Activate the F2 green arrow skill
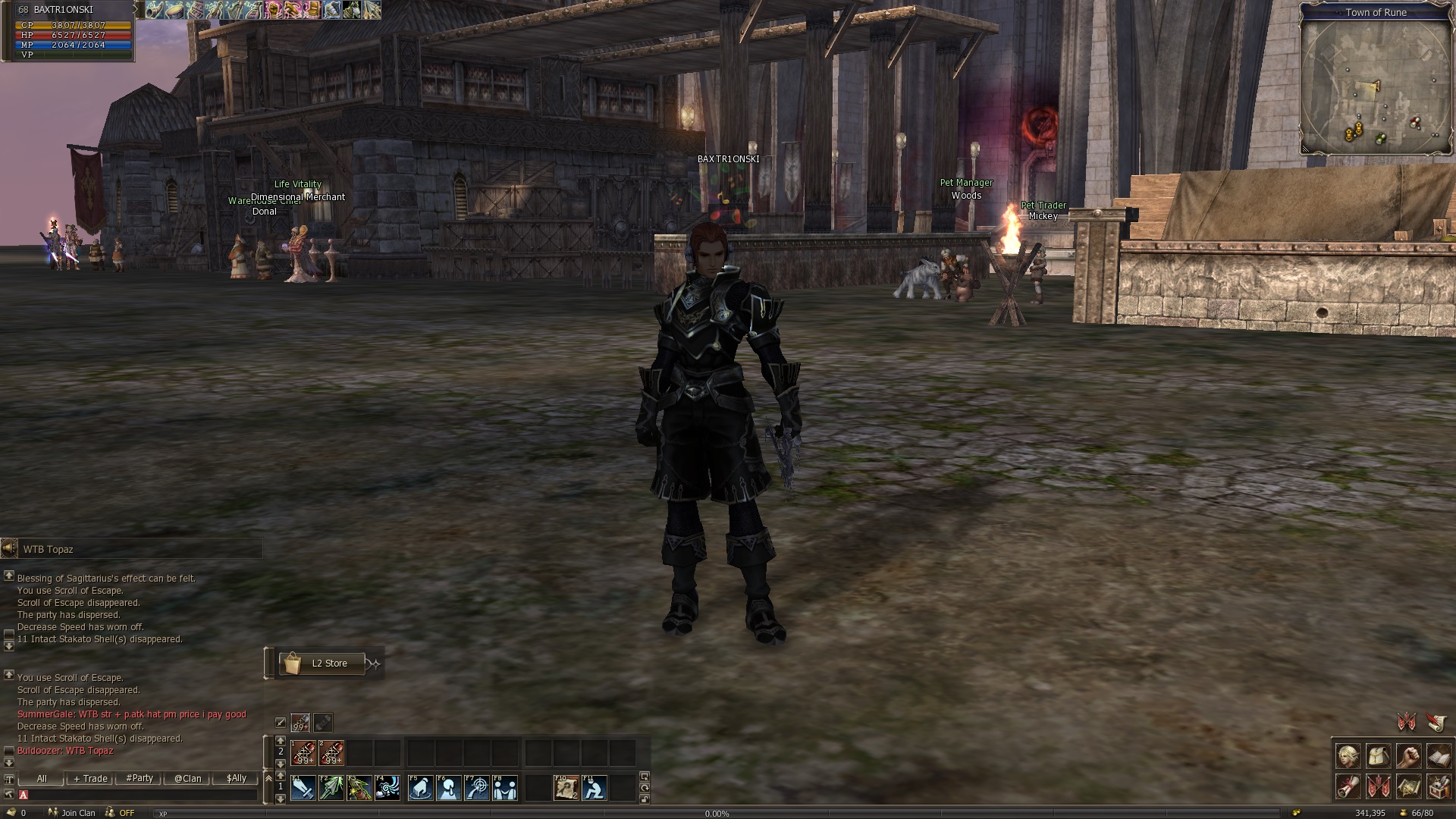This screenshot has height=819, width=1456. [x=331, y=788]
